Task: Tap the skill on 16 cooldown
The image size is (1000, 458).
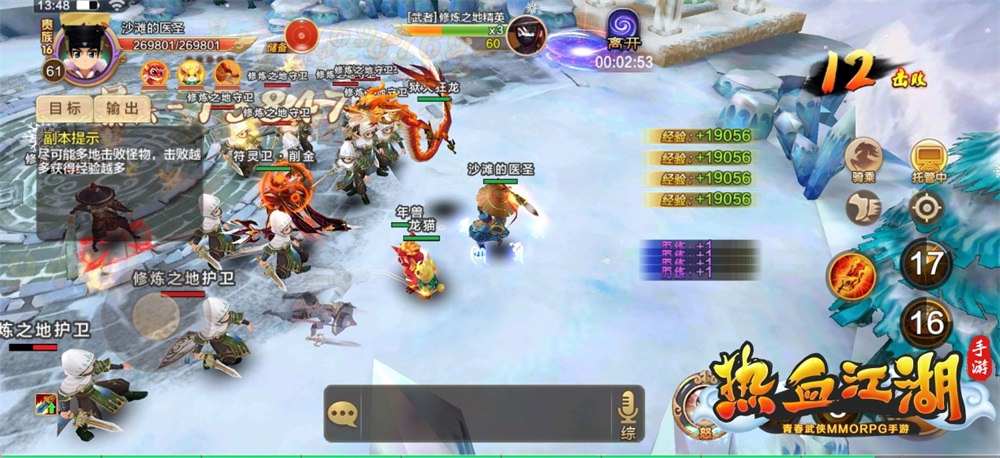Action: coord(927,323)
